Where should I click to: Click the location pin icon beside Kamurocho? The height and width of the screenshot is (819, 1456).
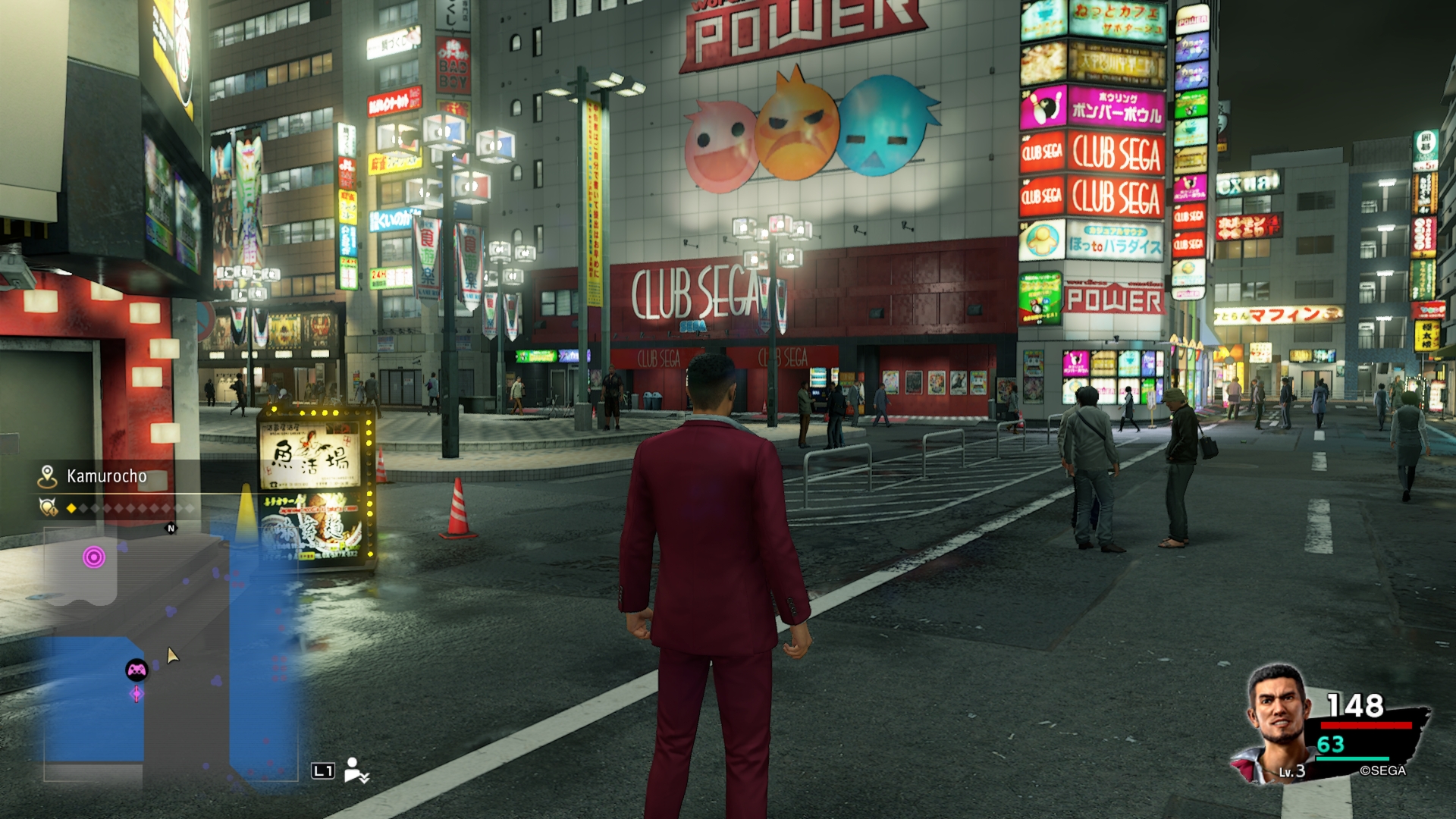(48, 476)
